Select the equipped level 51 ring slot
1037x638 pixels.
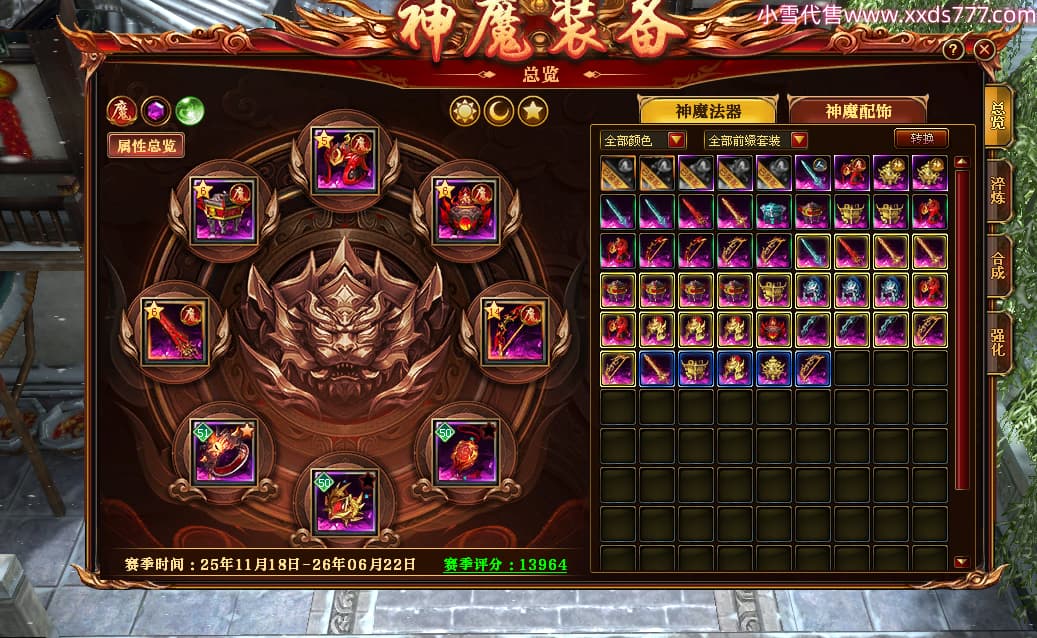[x=225, y=452]
